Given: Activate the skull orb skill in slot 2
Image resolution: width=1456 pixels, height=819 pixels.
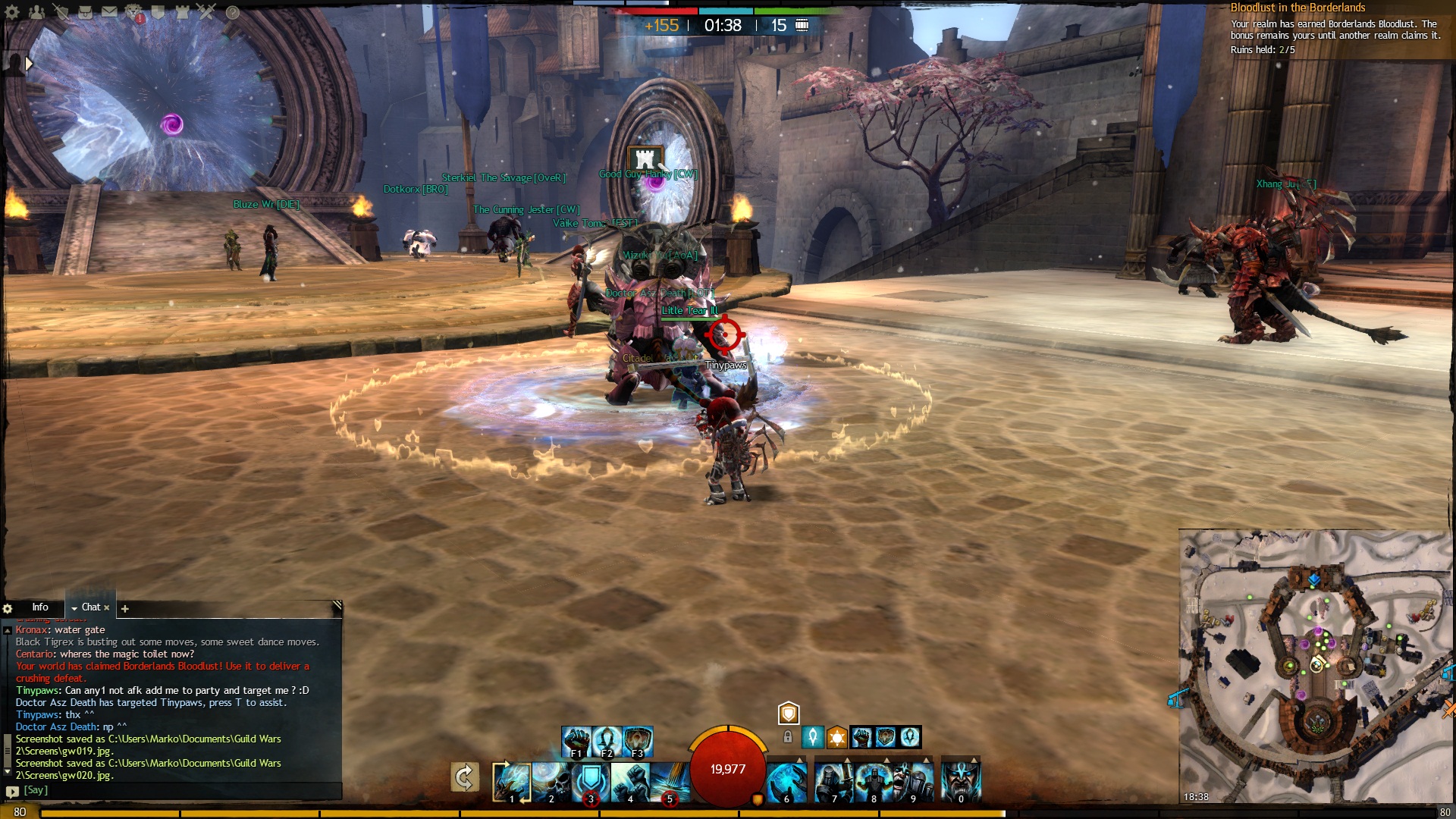Looking at the screenshot, I should click(551, 781).
